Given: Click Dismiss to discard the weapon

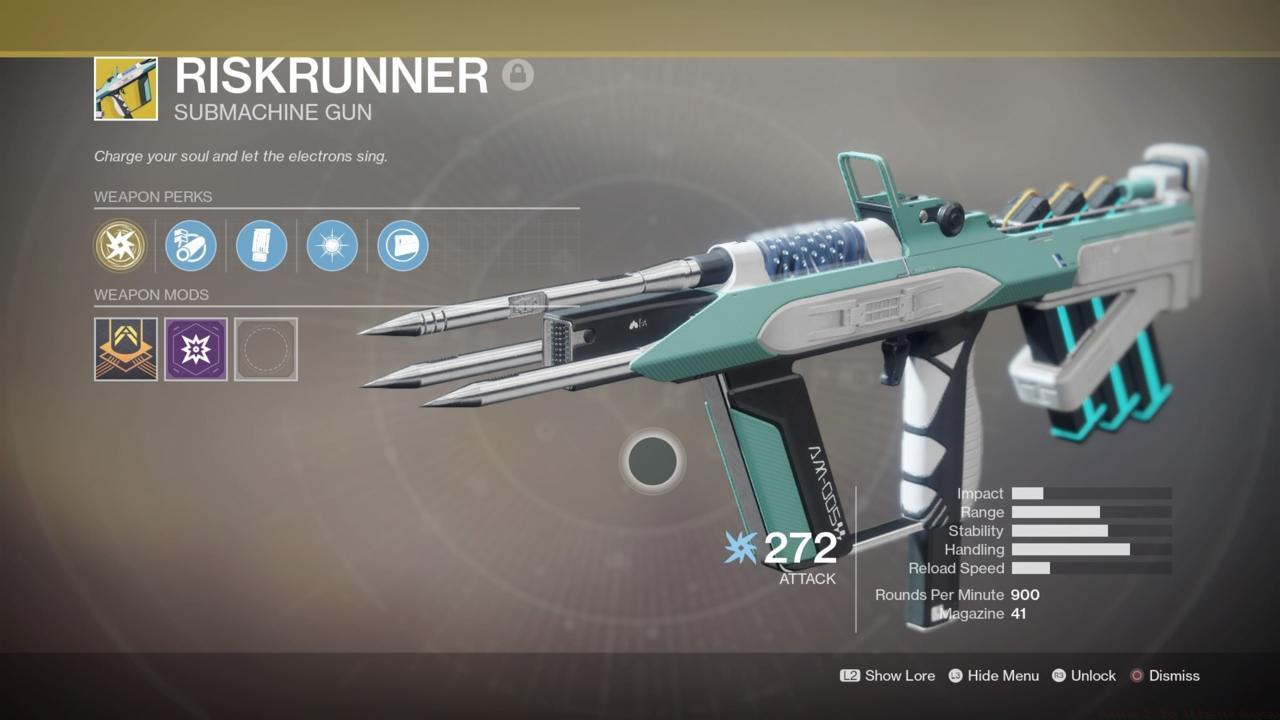Looking at the screenshot, I should coord(1172,676).
